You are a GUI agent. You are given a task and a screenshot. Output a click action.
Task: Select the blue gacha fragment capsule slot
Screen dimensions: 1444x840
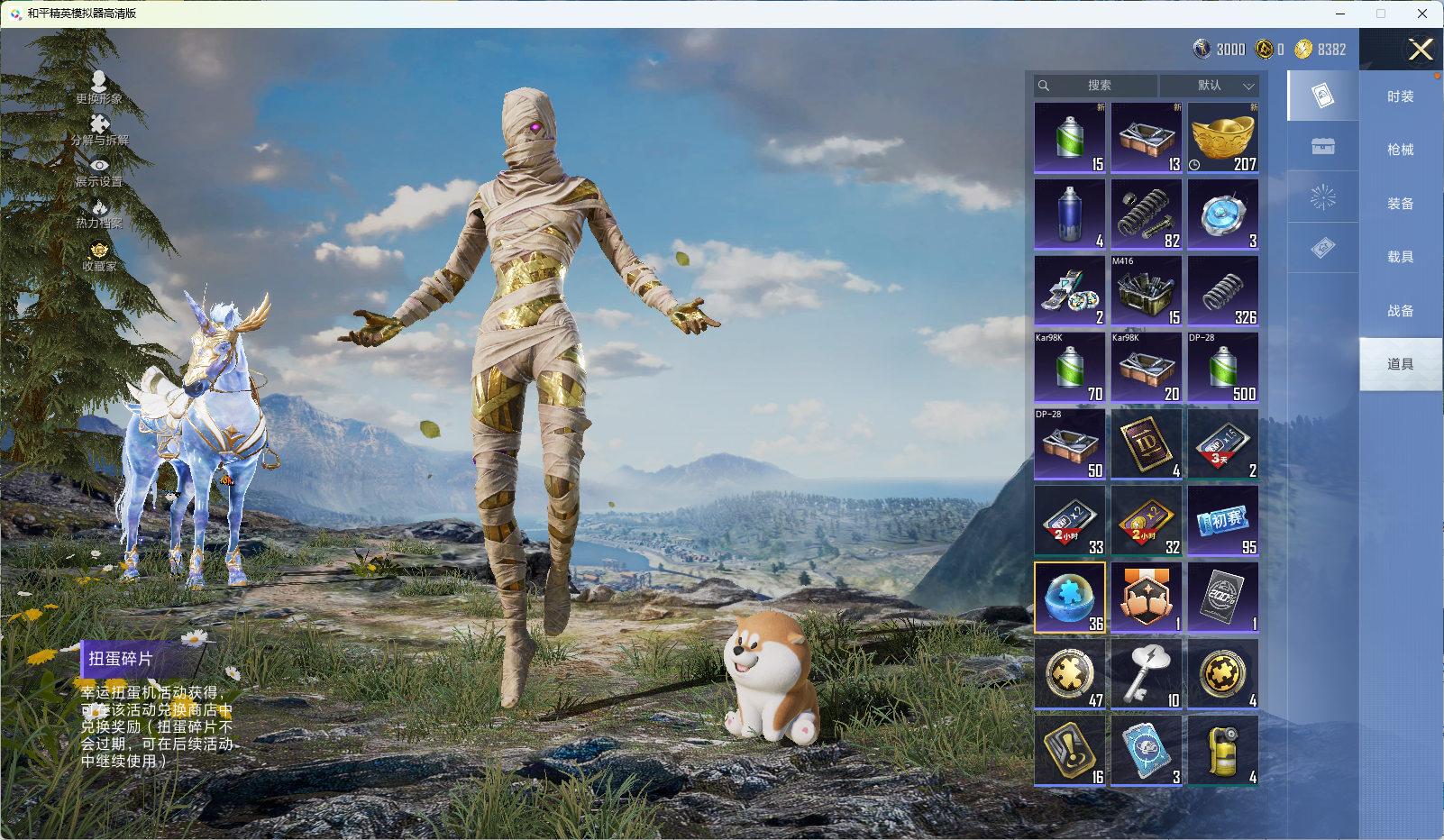coord(1070,598)
